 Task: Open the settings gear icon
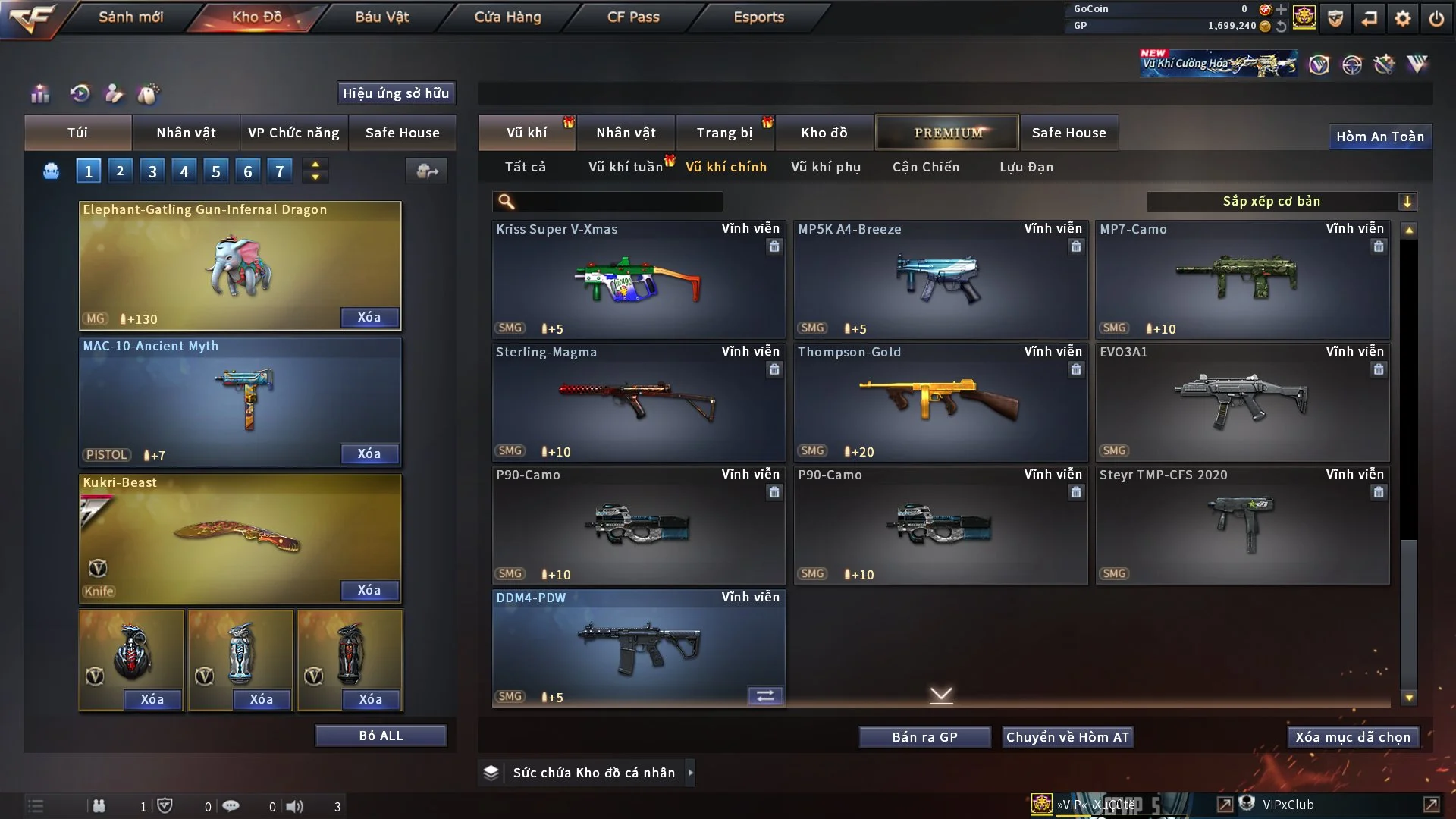[x=1402, y=18]
